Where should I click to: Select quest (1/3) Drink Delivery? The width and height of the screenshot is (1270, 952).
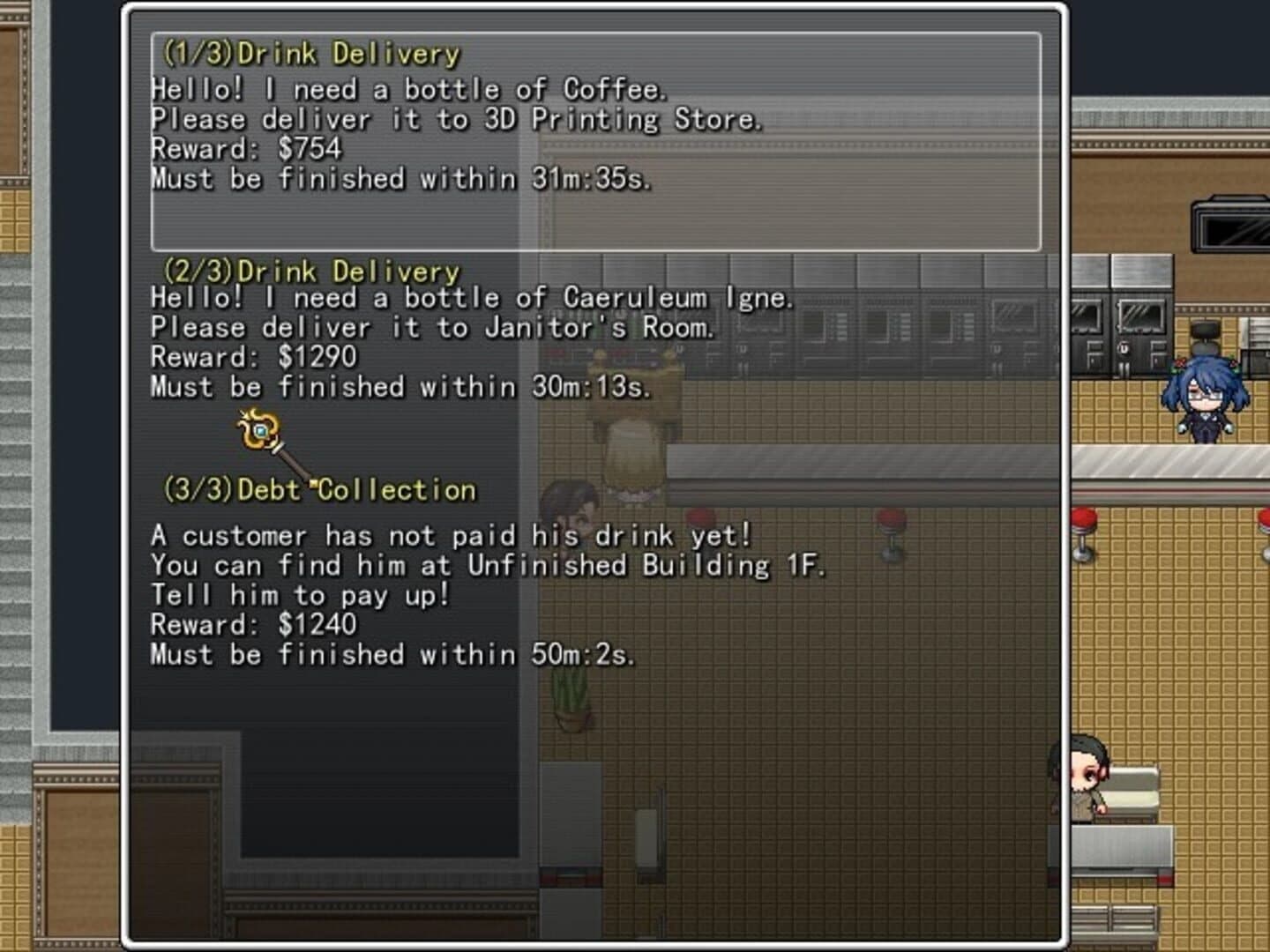point(309,53)
